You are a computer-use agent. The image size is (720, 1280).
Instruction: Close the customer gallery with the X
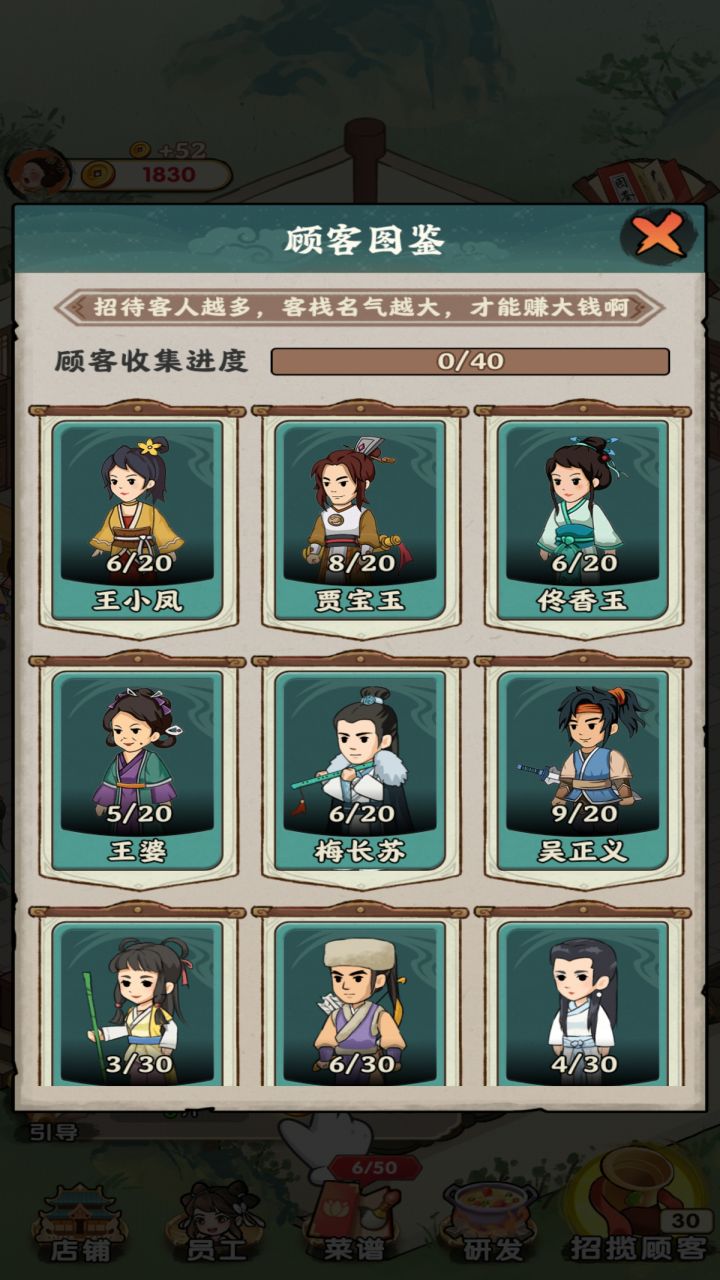pos(659,236)
